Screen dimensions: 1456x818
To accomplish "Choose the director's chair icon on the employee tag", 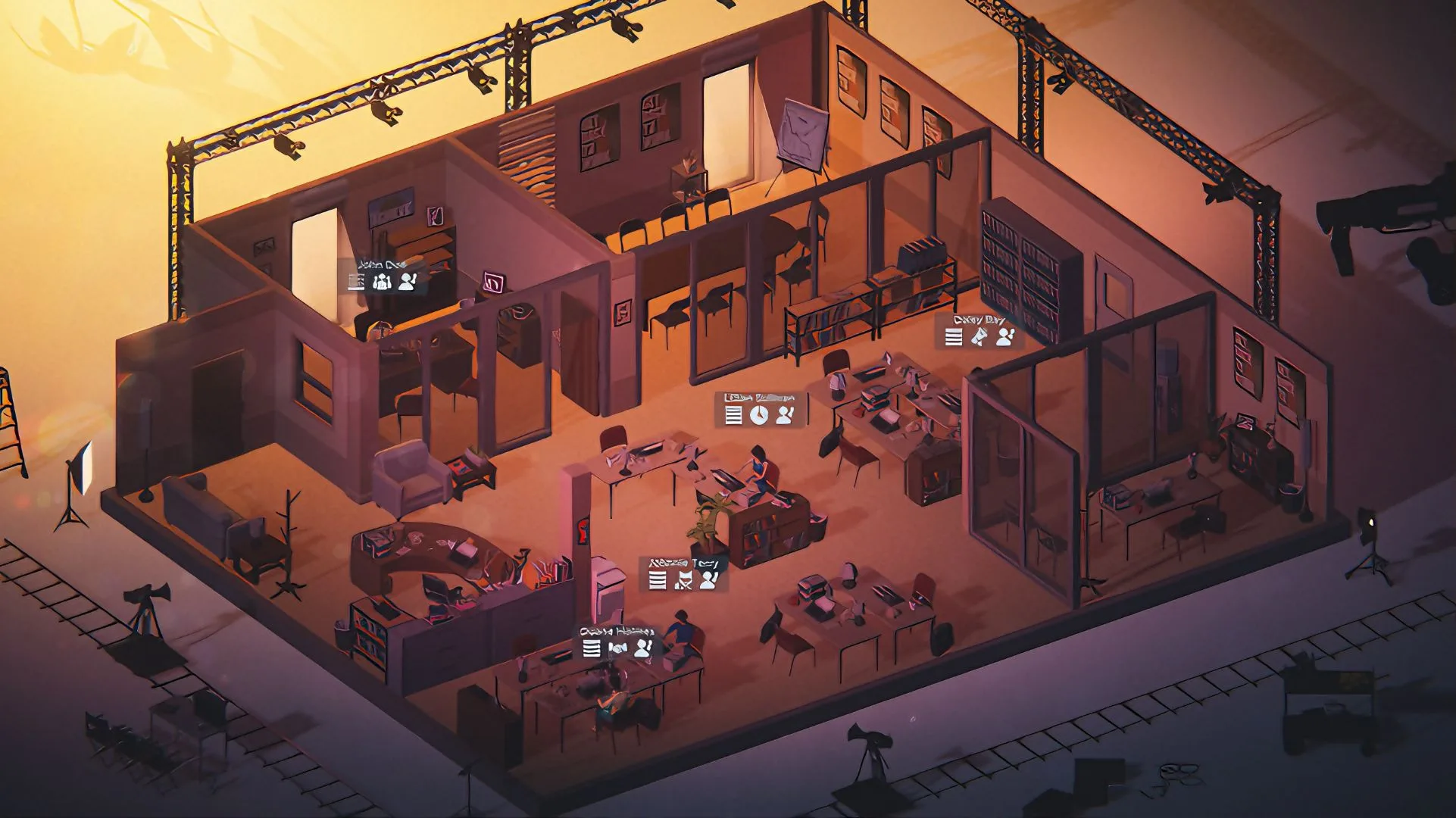I will [683, 580].
